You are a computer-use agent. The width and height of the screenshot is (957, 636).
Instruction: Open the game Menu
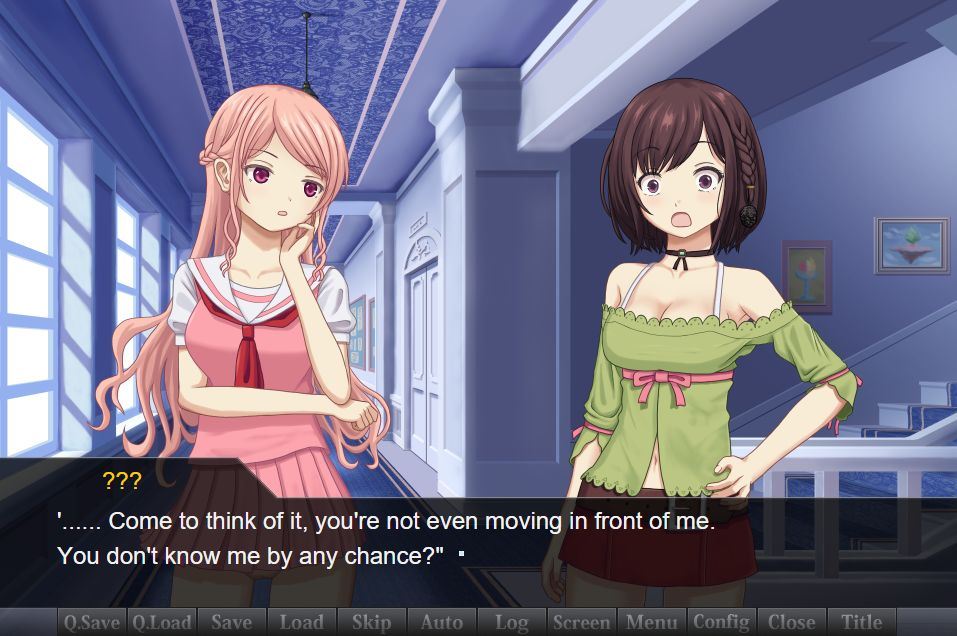point(652,622)
